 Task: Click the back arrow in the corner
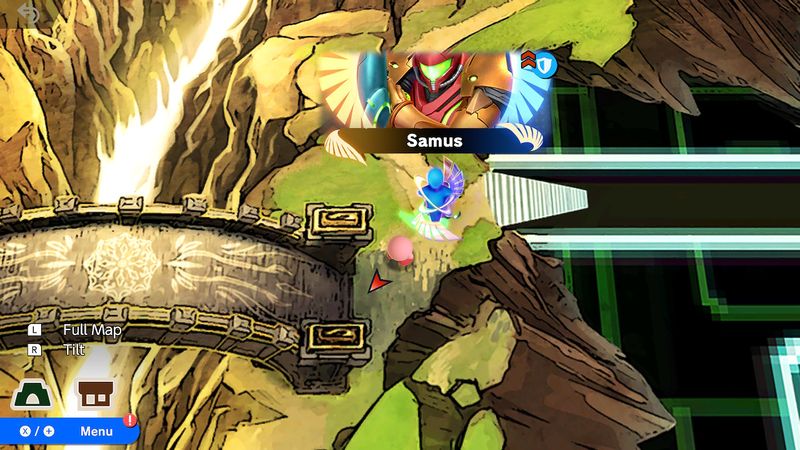coord(27,13)
